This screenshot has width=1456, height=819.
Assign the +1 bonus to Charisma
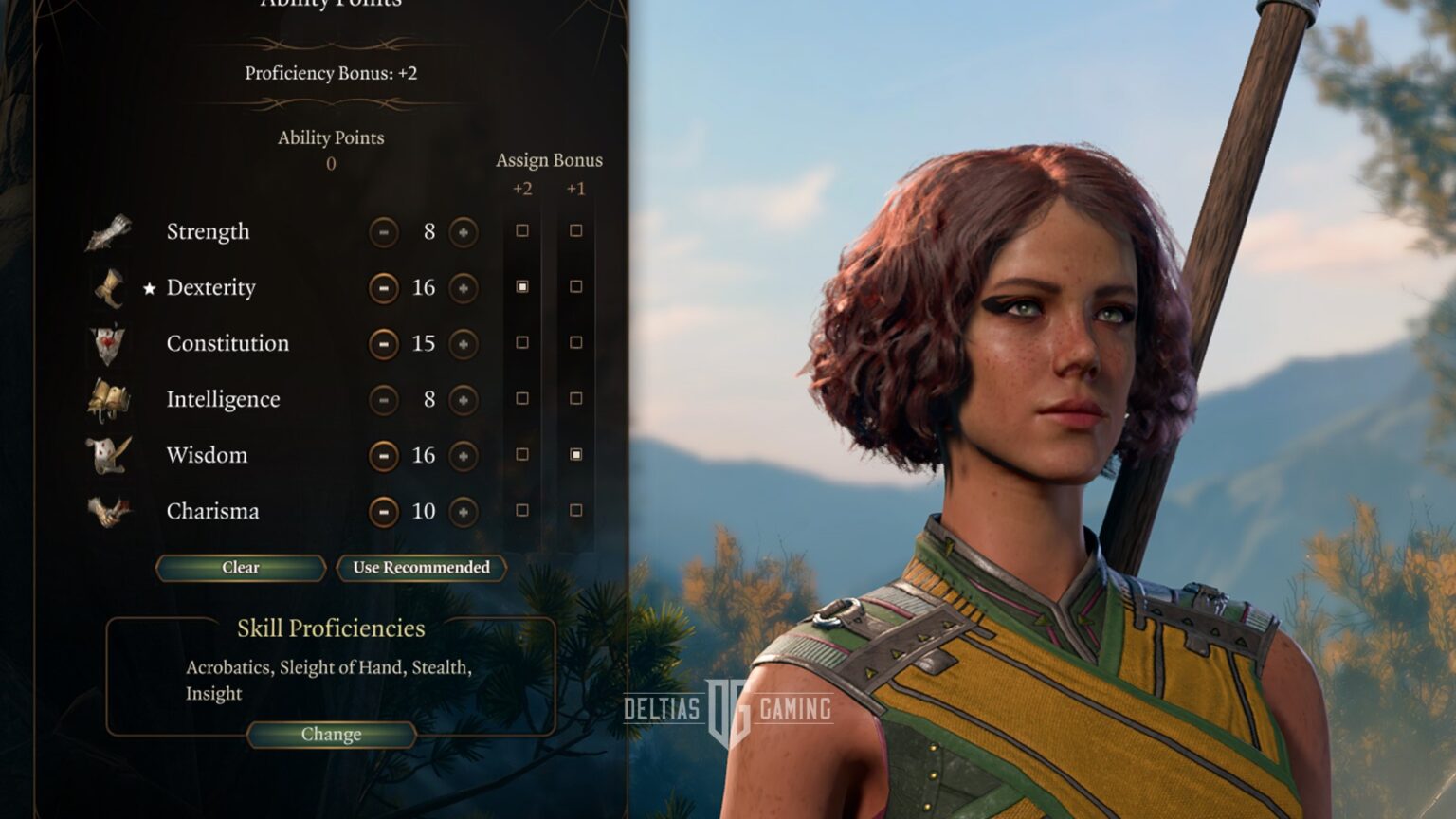[575, 511]
